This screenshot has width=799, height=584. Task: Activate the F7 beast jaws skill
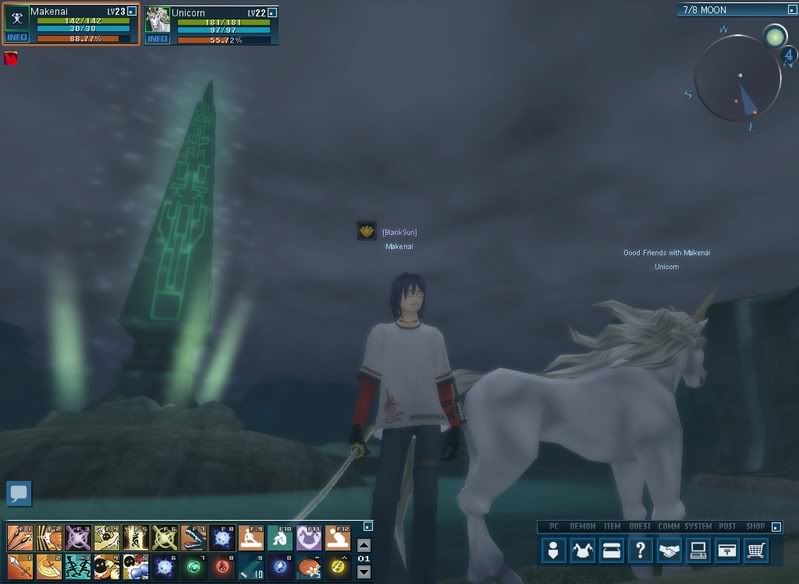tap(194, 539)
